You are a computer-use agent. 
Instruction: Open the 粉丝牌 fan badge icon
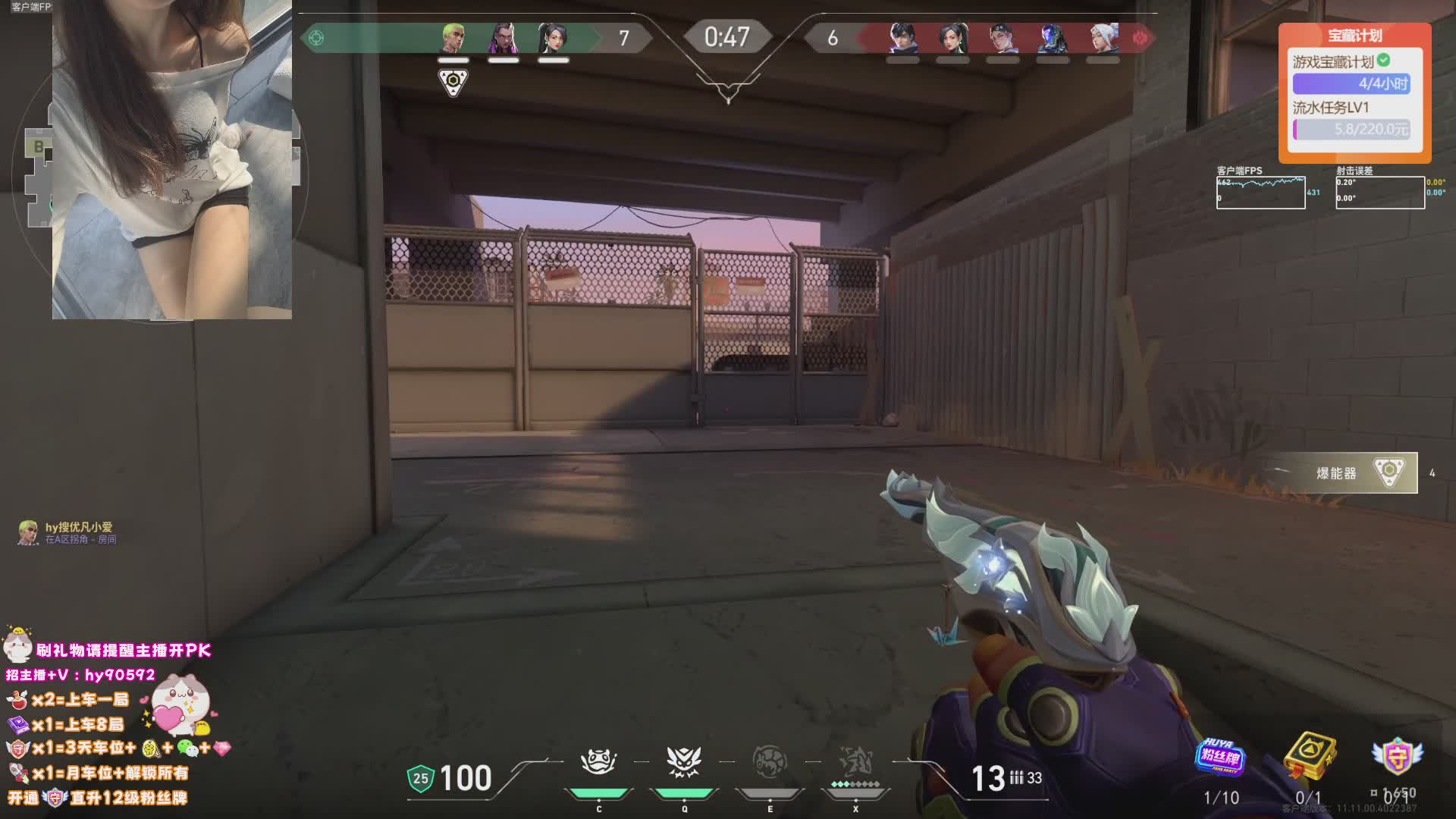tap(1221, 755)
